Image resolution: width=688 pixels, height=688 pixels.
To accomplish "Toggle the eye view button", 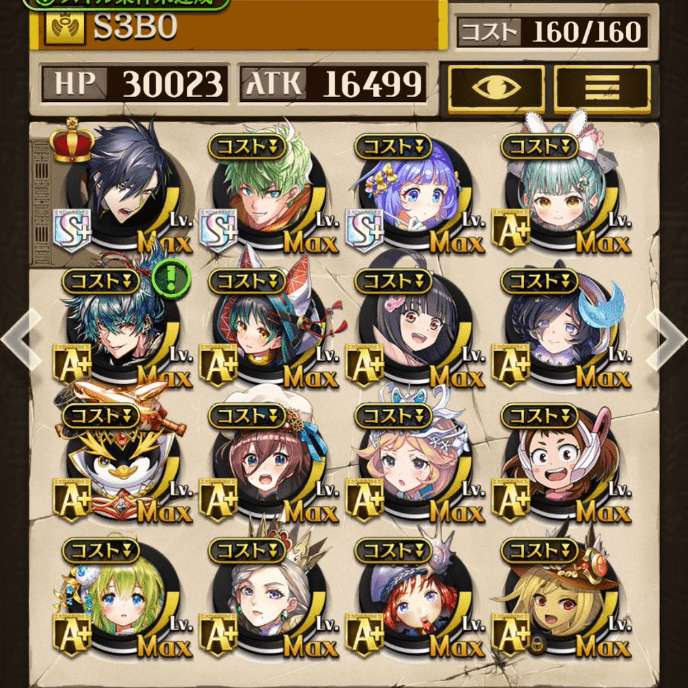I will pyautogui.click(x=496, y=89).
